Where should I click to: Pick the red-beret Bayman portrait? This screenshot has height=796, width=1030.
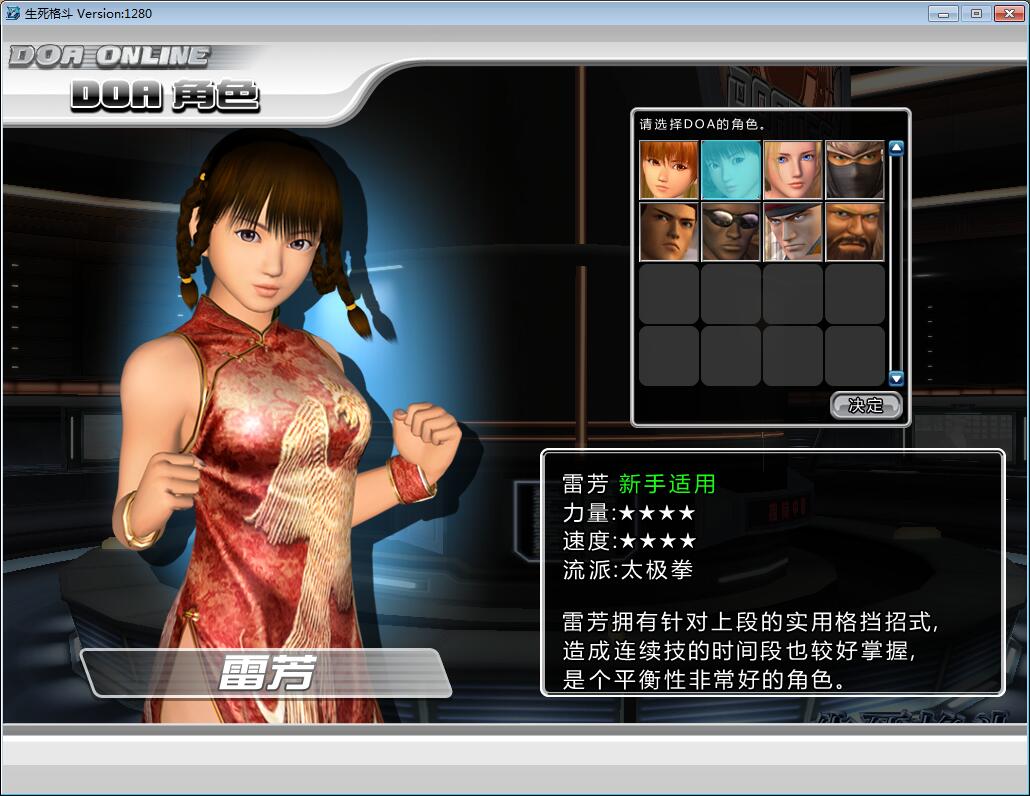[x=793, y=232]
